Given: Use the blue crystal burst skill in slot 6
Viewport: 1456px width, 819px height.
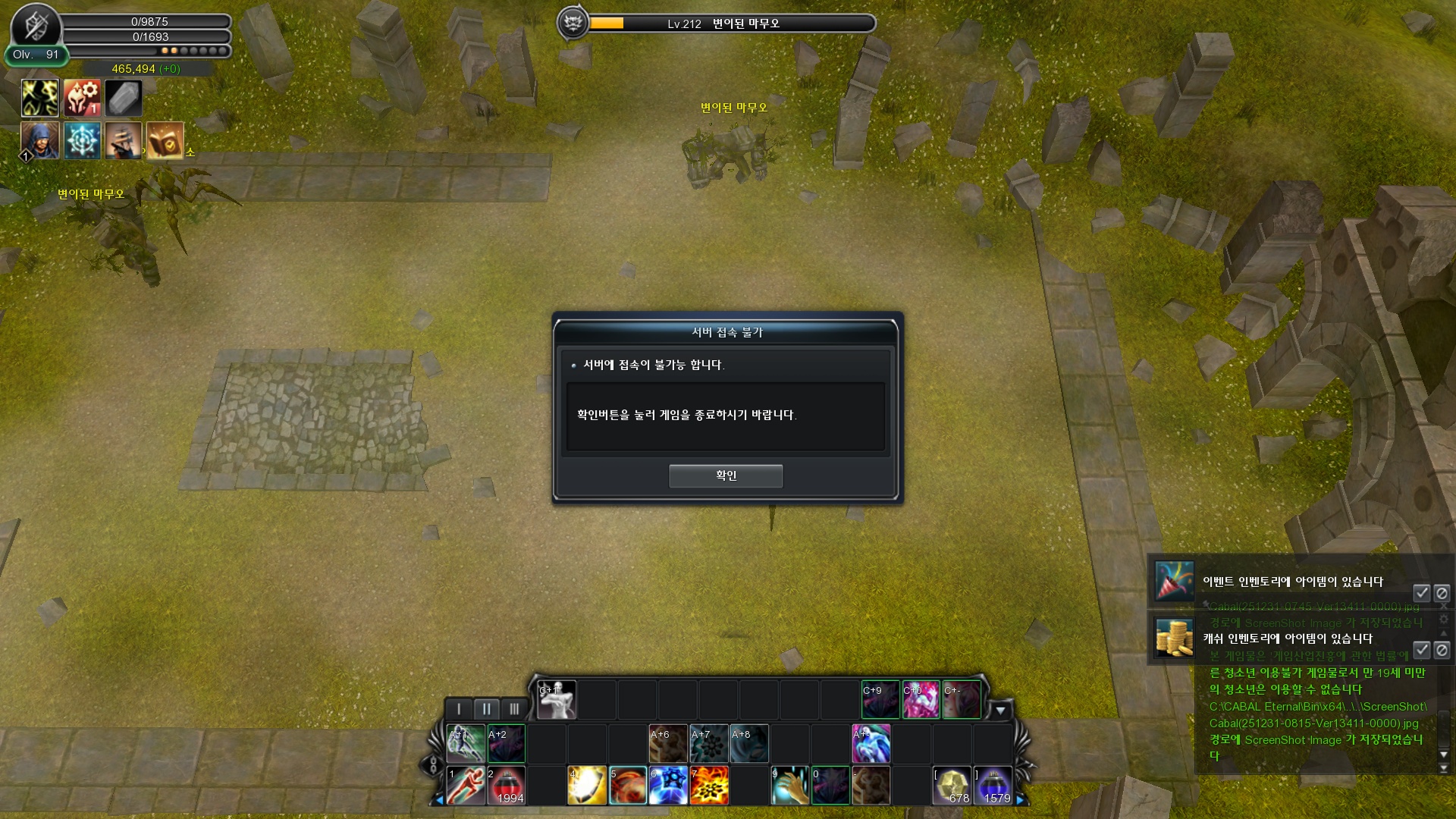Looking at the screenshot, I should [668, 786].
